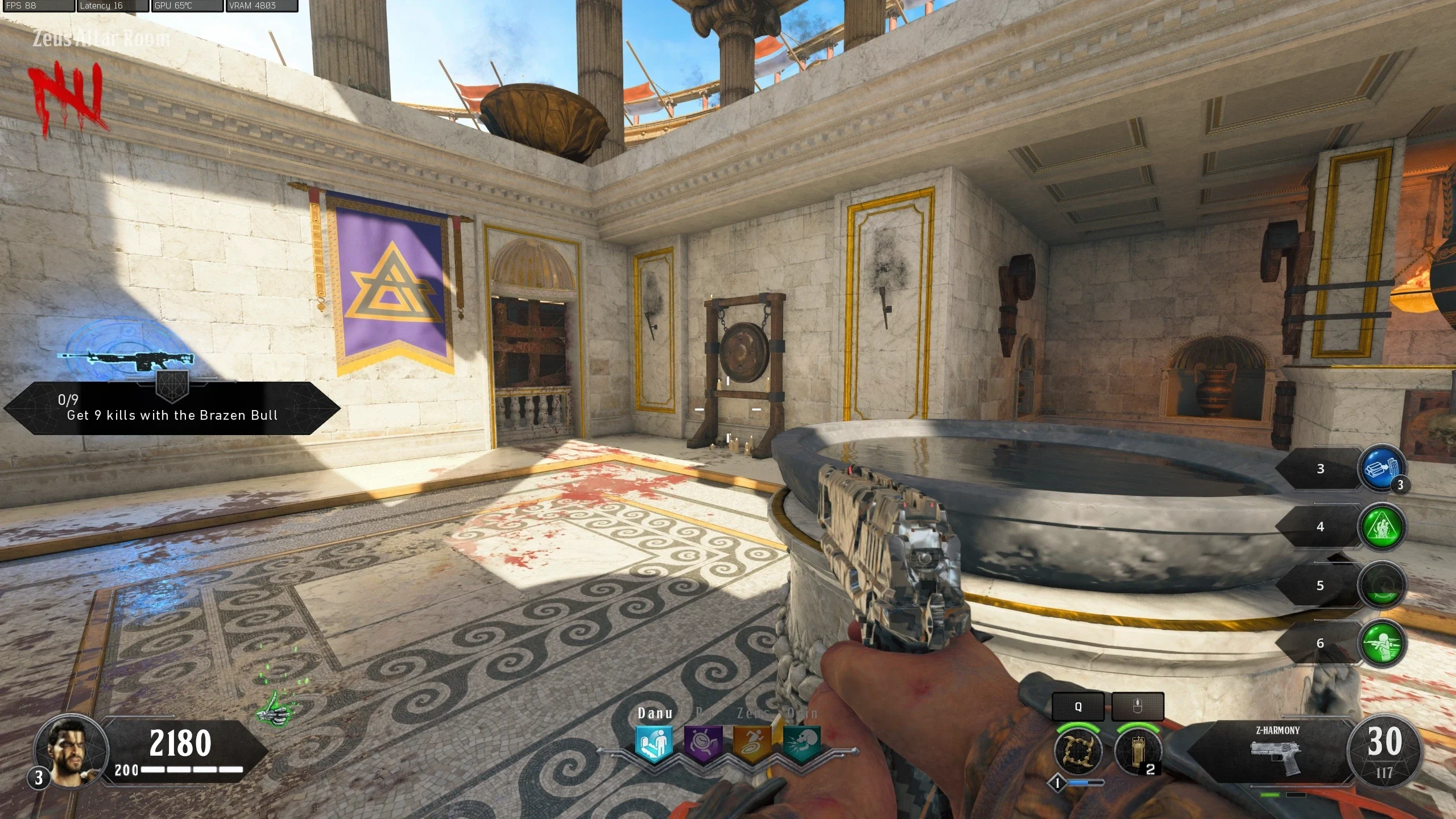Image resolution: width=1456 pixels, height=819 pixels.
Task: Activate the blue ammo-conversion elixir
Action: (1381, 469)
